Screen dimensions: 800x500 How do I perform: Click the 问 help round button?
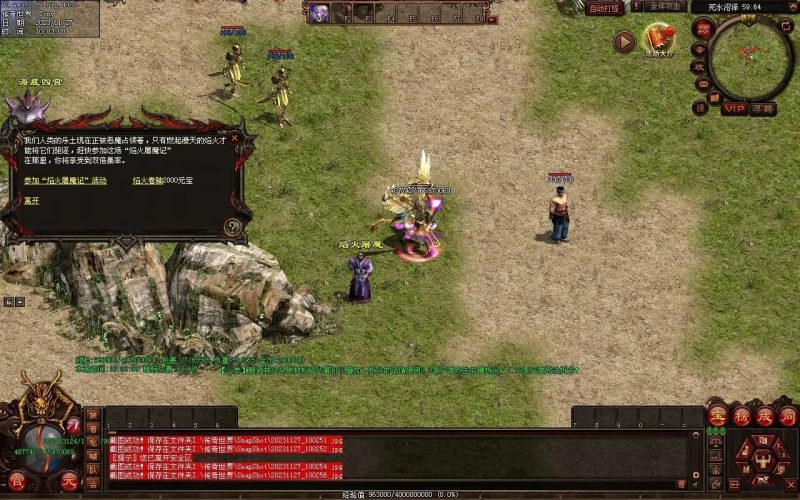pos(788,416)
